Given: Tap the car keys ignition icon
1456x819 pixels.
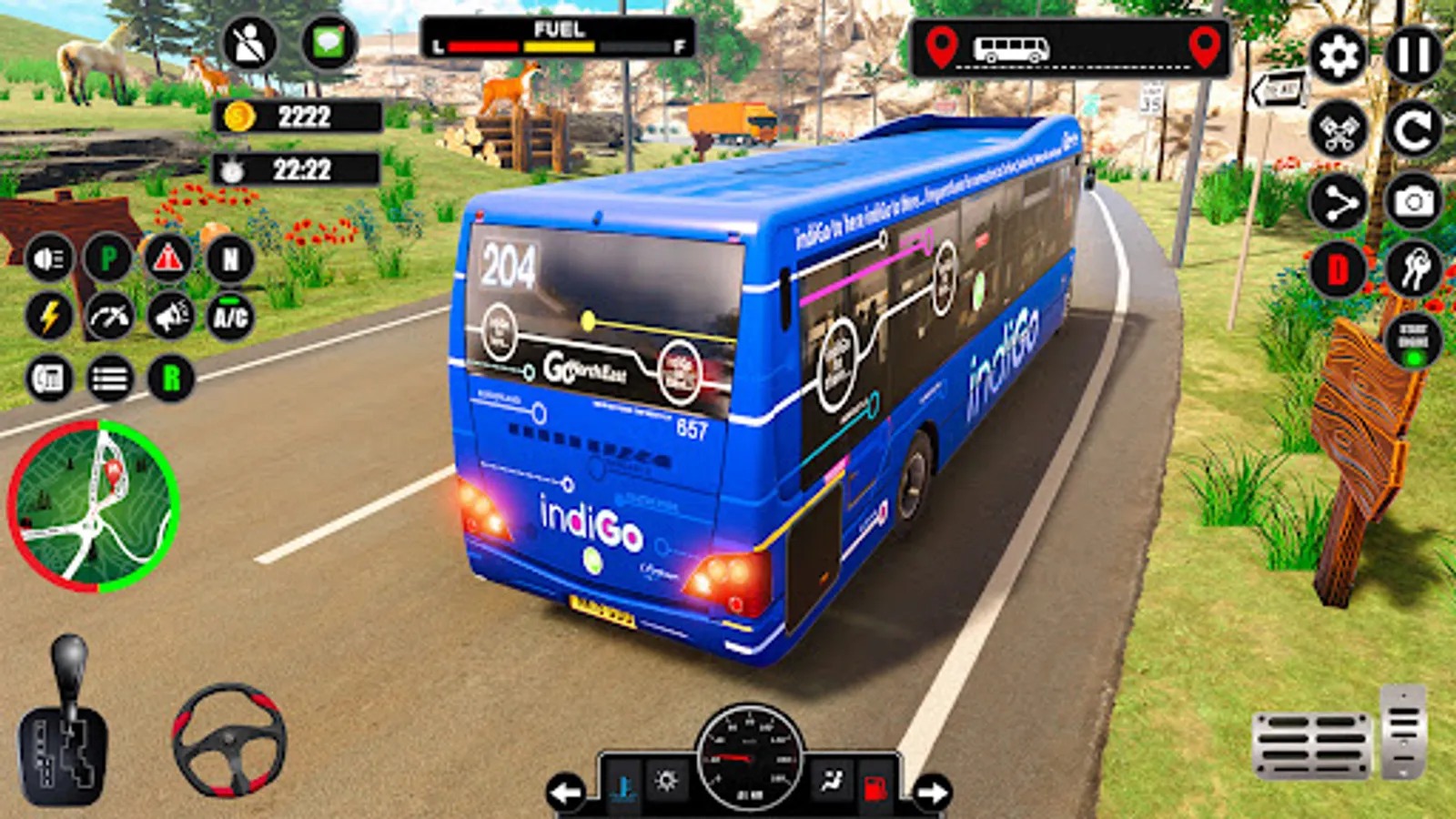Looking at the screenshot, I should 1413,270.
